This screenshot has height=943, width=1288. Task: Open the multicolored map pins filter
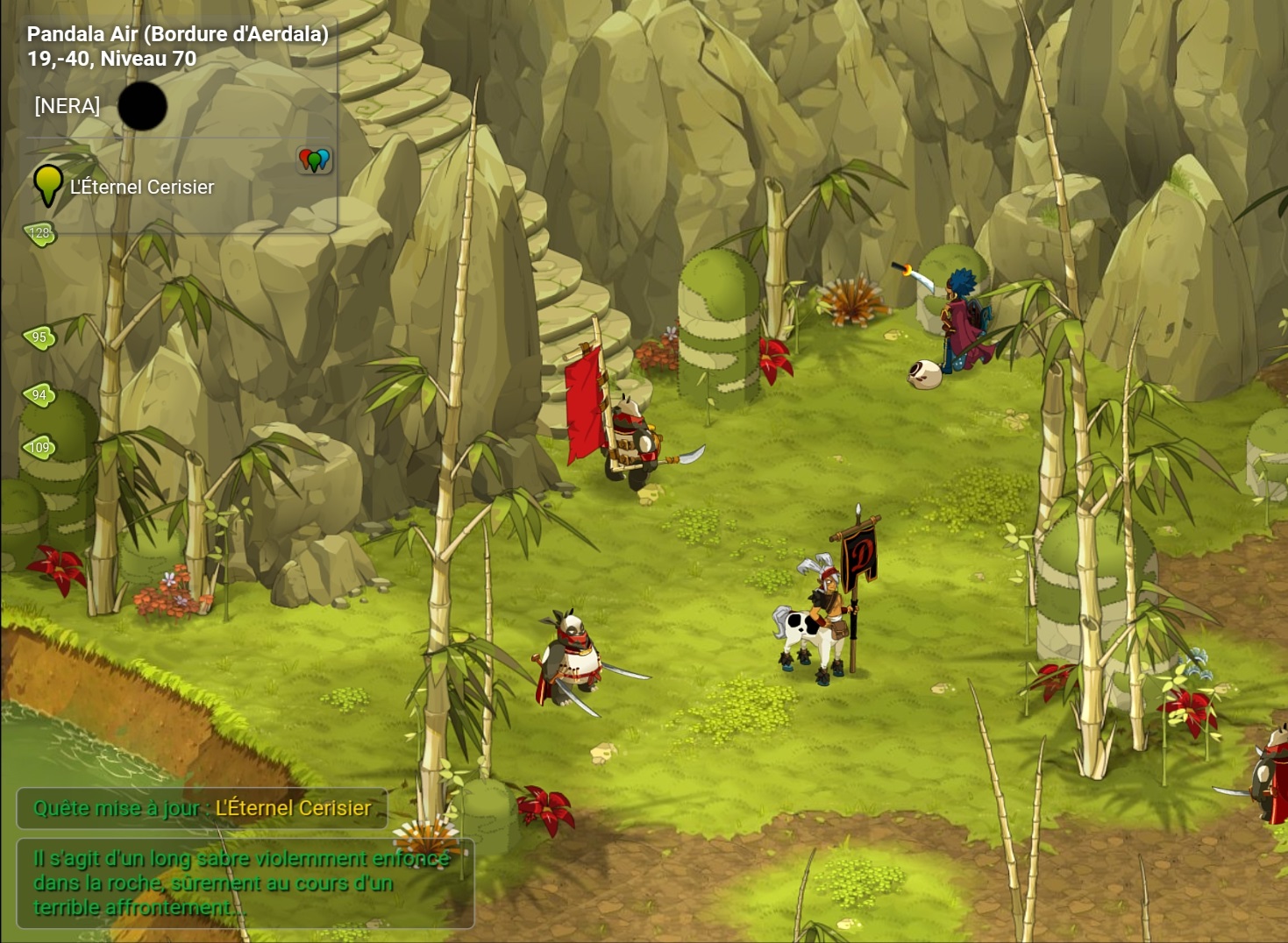click(x=314, y=160)
